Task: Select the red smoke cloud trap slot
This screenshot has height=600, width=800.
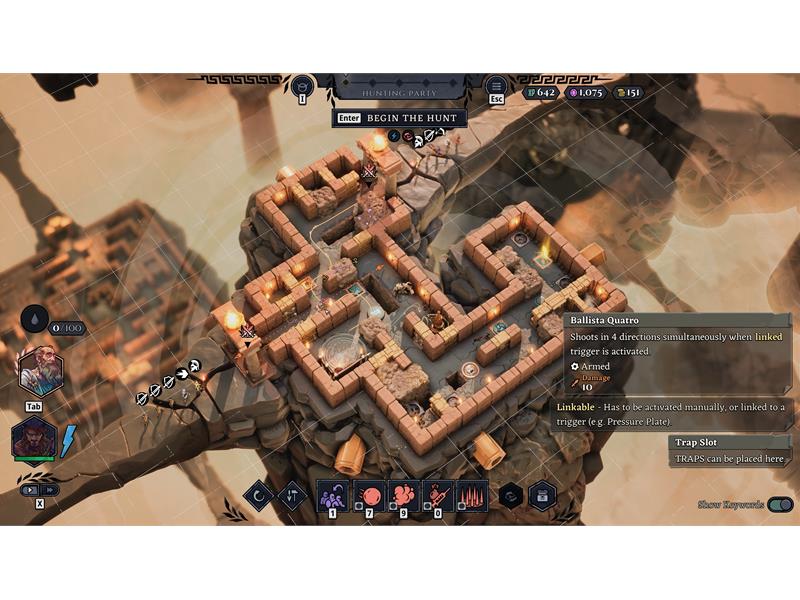Action: click(x=402, y=495)
